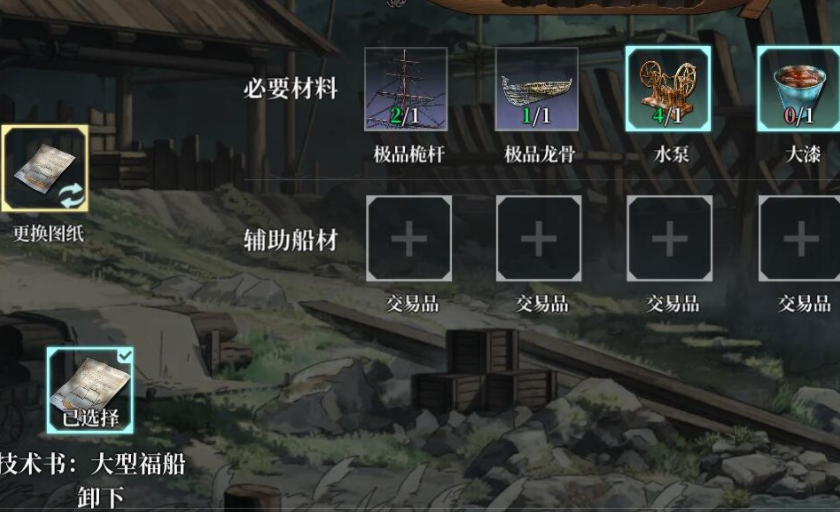
Task: Select the 极品桅杆 mast material slot
Action: [406, 89]
